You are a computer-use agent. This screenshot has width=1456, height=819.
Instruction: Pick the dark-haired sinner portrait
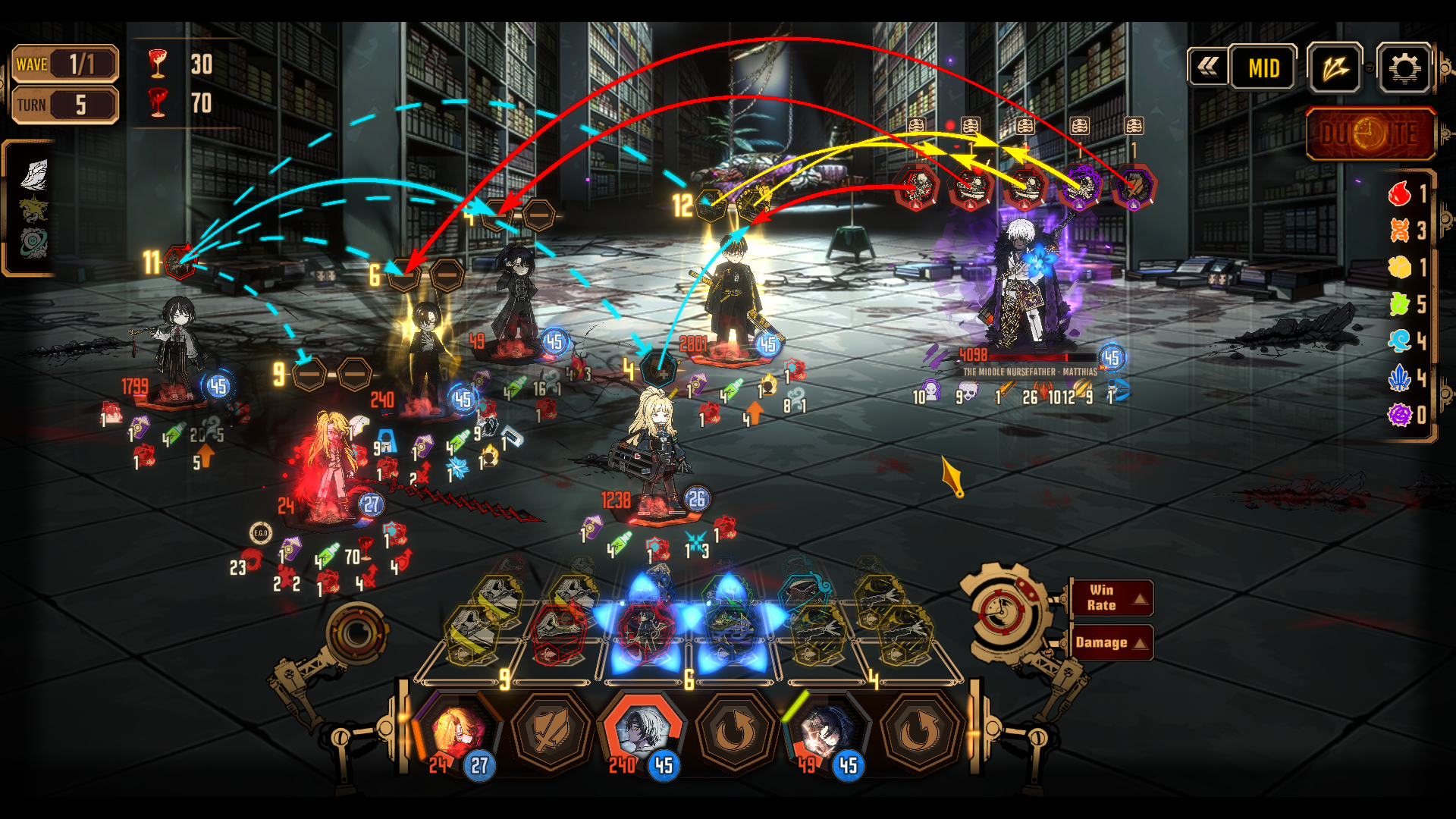pyautogui.click(x=827, y=731)
